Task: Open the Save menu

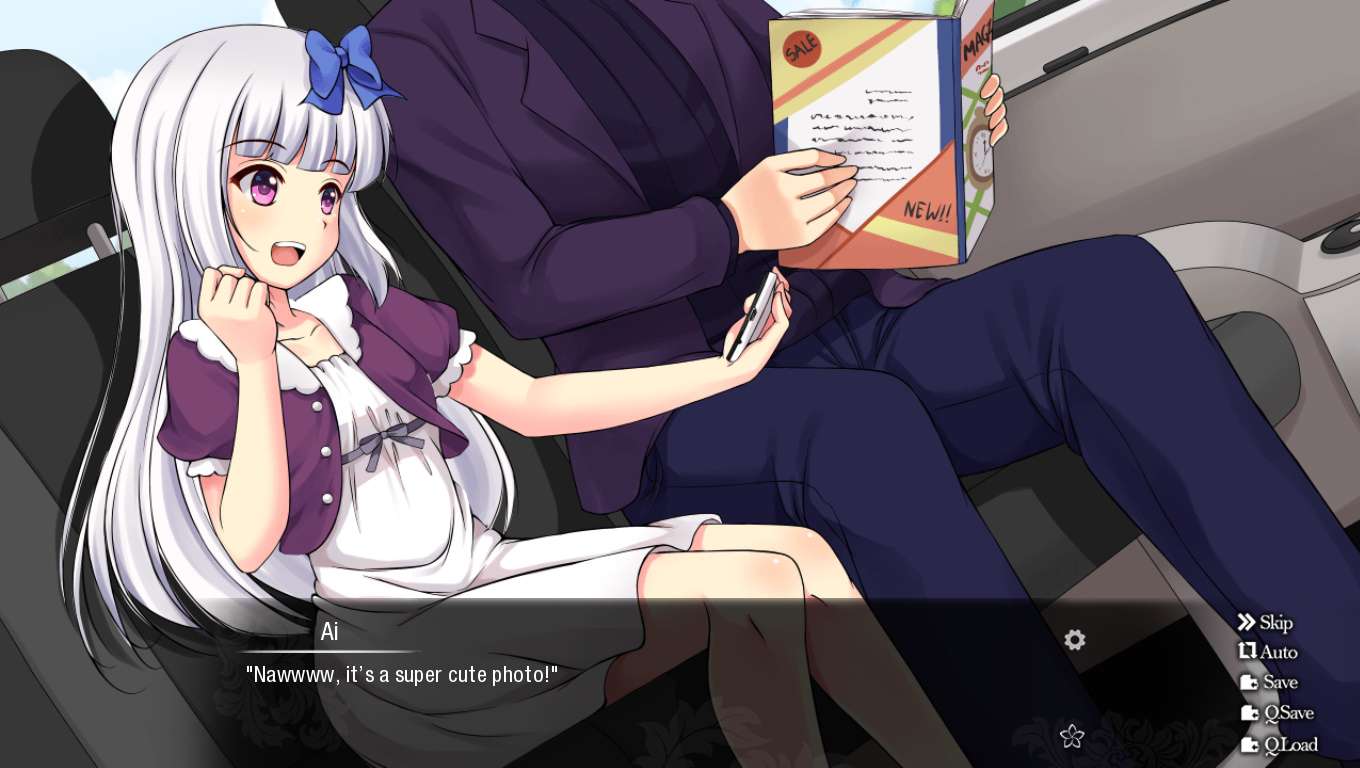Action: point(1269,683)
